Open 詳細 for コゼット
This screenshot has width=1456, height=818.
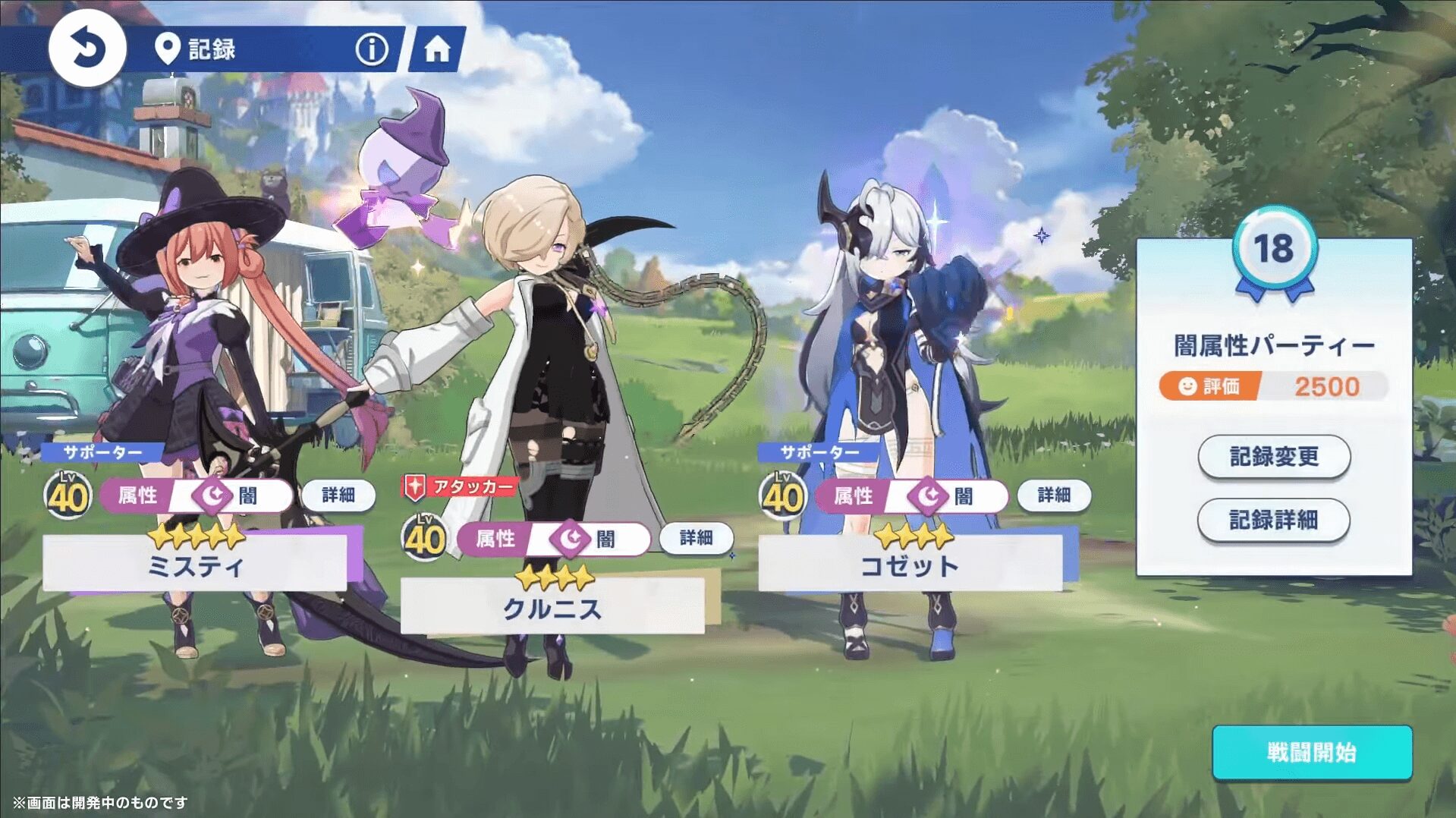point(1054,496)
